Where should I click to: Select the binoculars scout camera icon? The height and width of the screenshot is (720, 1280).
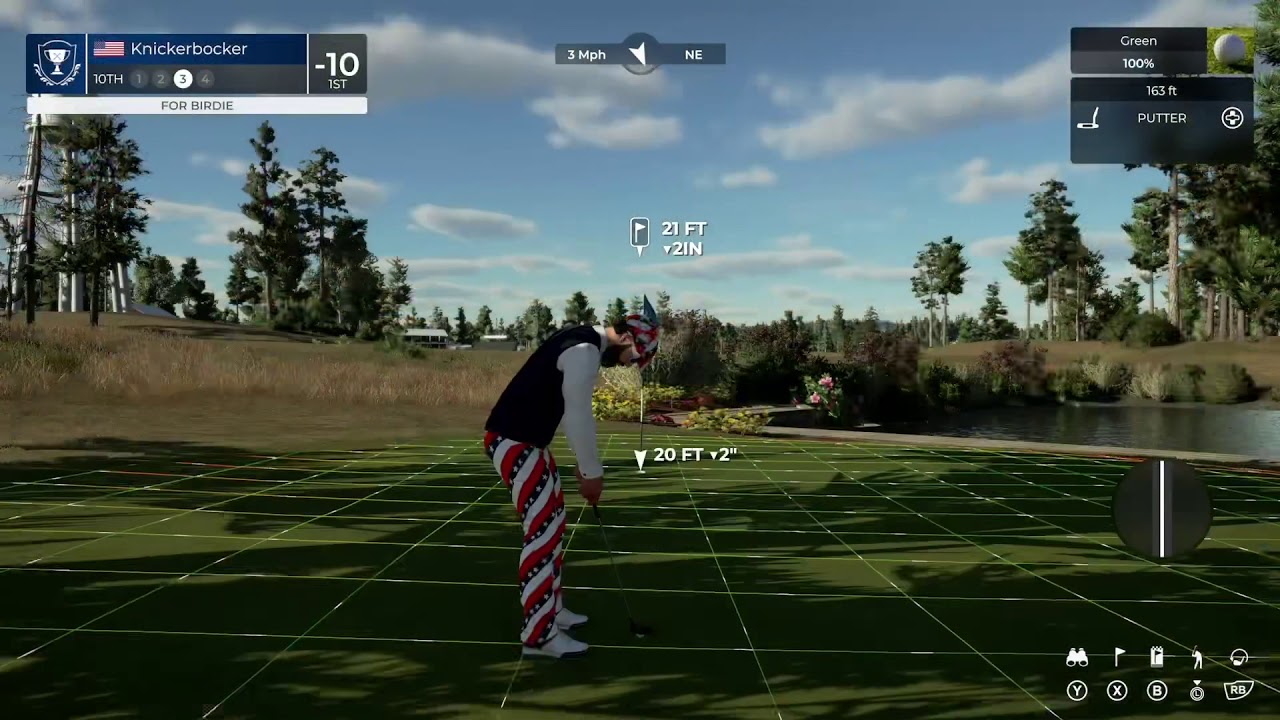tap(1077, 658)
